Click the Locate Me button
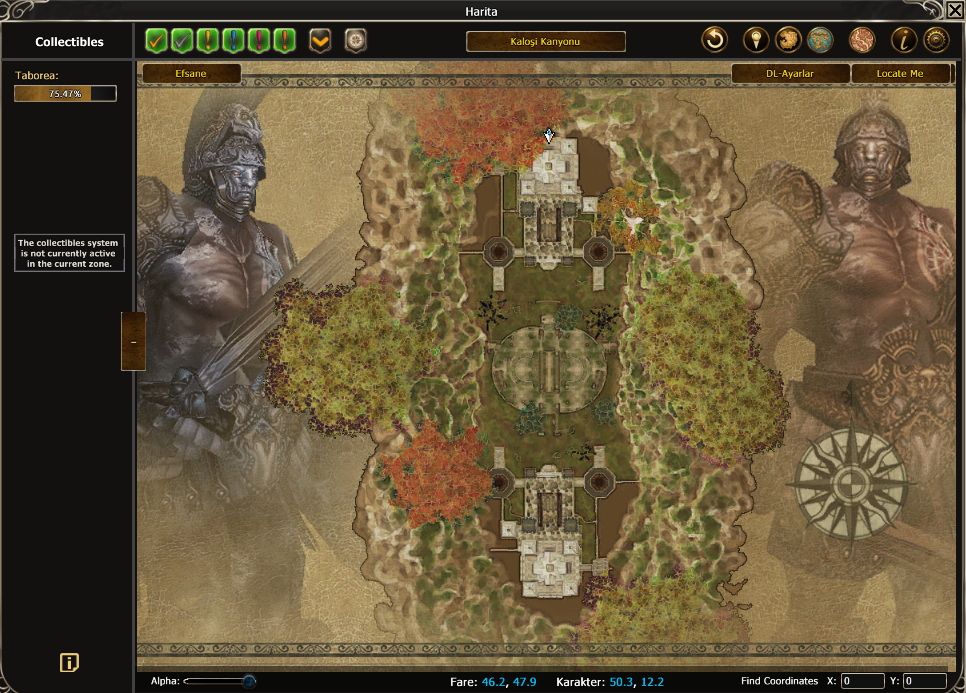 [900, 73]
